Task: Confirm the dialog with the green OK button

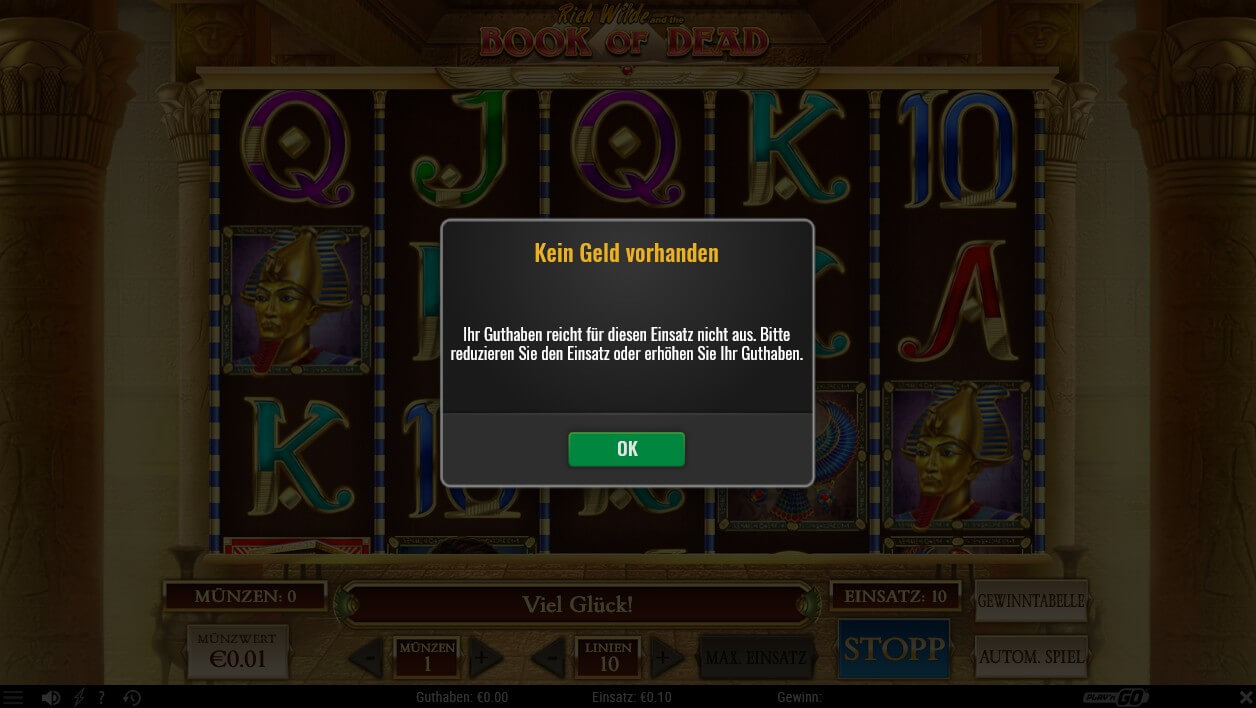Action: point(626,449)
